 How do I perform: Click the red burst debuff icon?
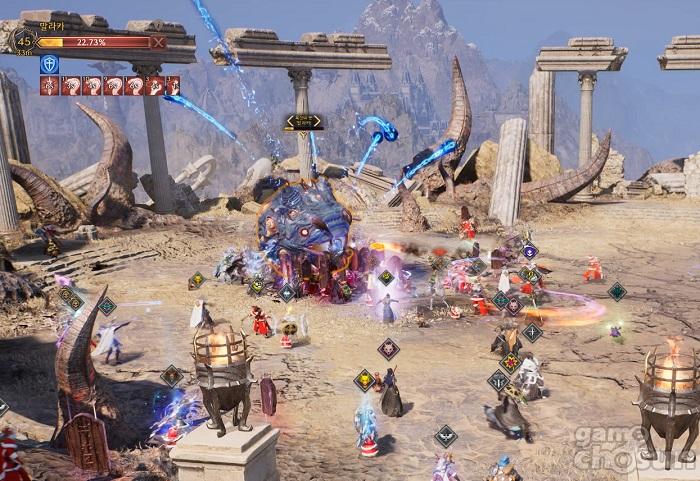pos(49,86)
